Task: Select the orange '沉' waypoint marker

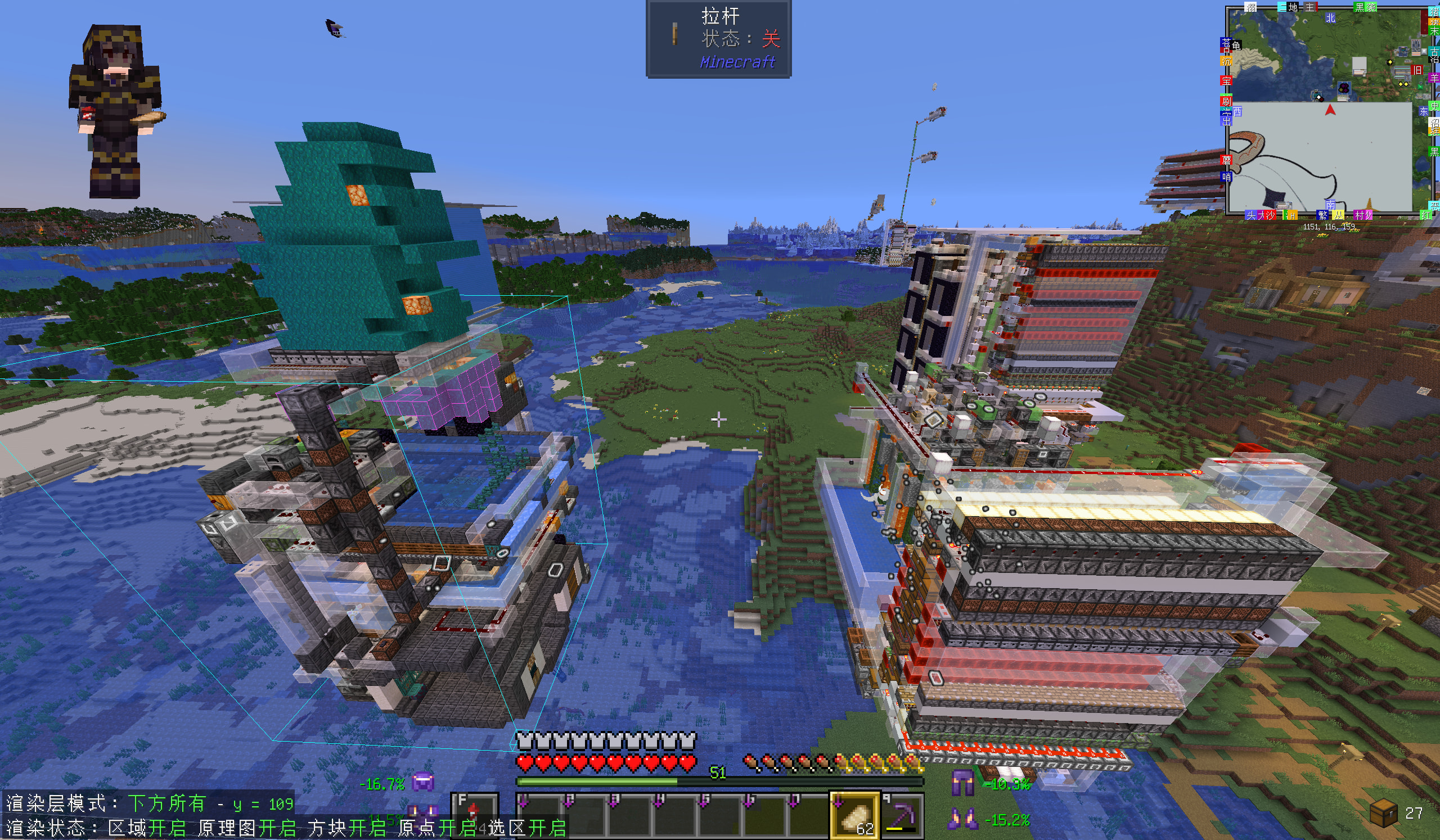Action: tap(1226, 61)
